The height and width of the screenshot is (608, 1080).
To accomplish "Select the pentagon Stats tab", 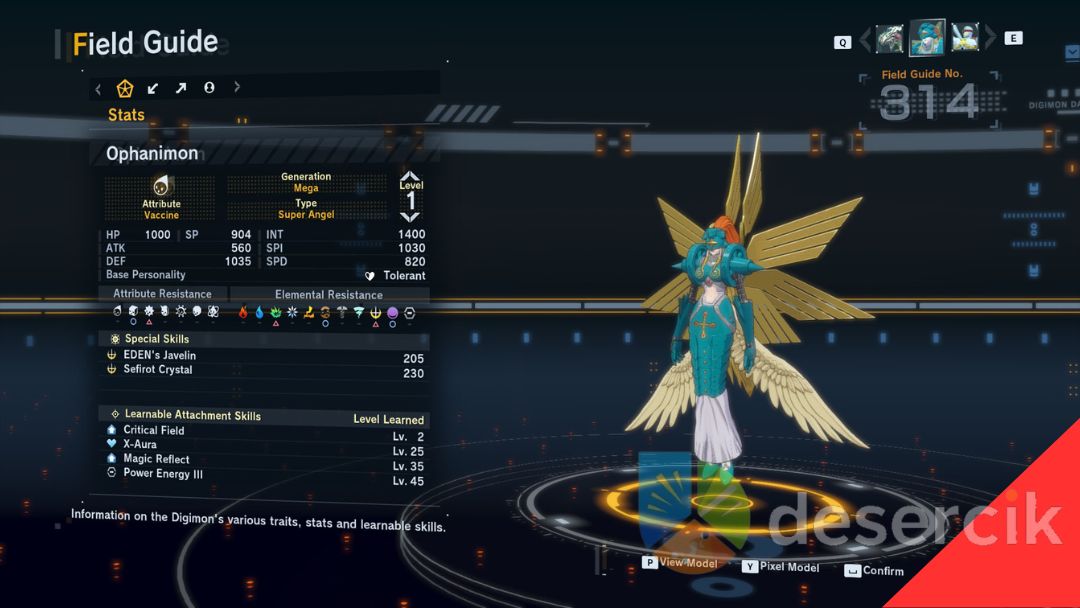I will pyautogui.click(x=125, y=88).
